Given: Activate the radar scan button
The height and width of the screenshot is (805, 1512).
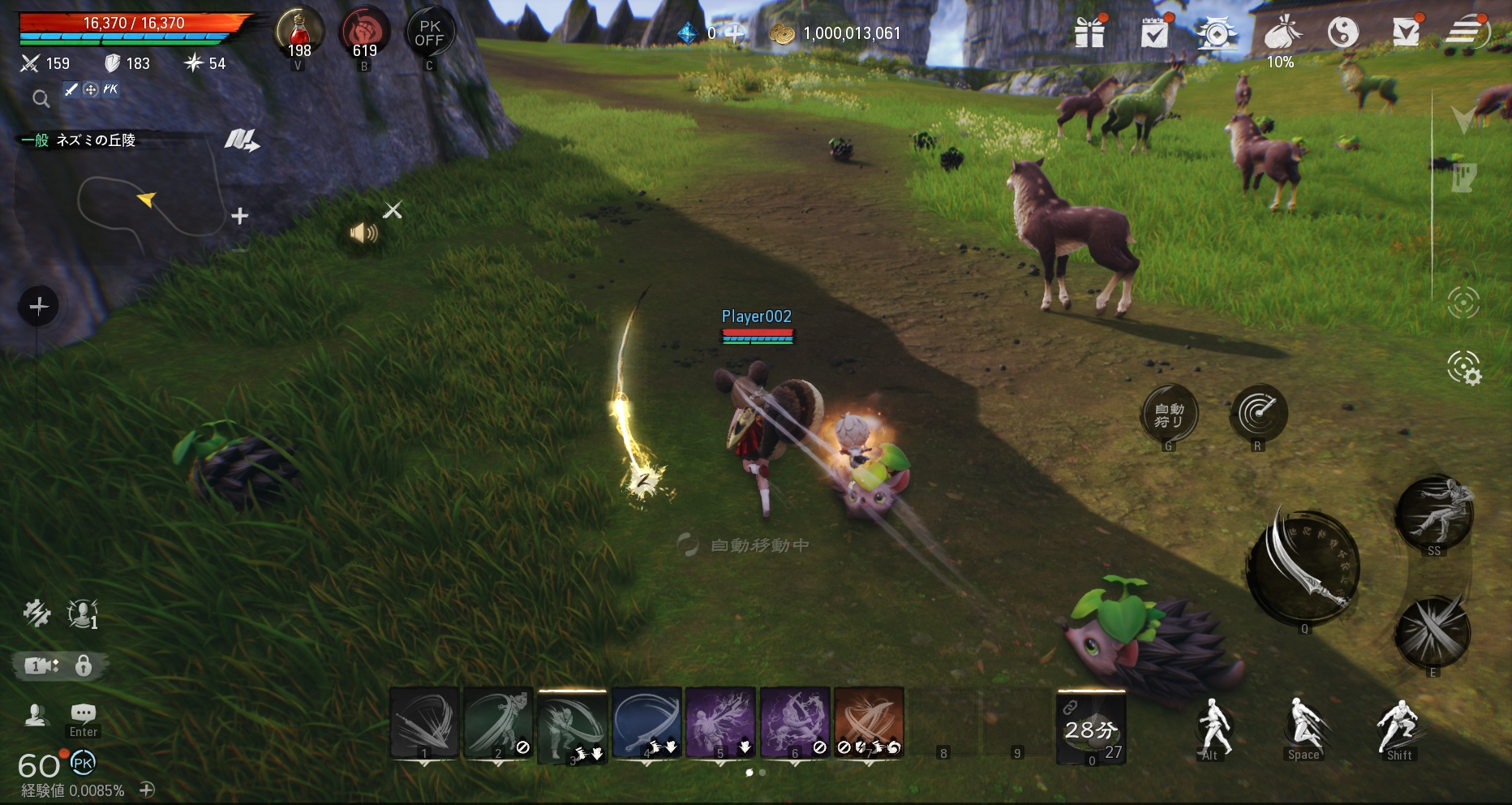Looking at the screenshot, I should (x=1258, y=413).
